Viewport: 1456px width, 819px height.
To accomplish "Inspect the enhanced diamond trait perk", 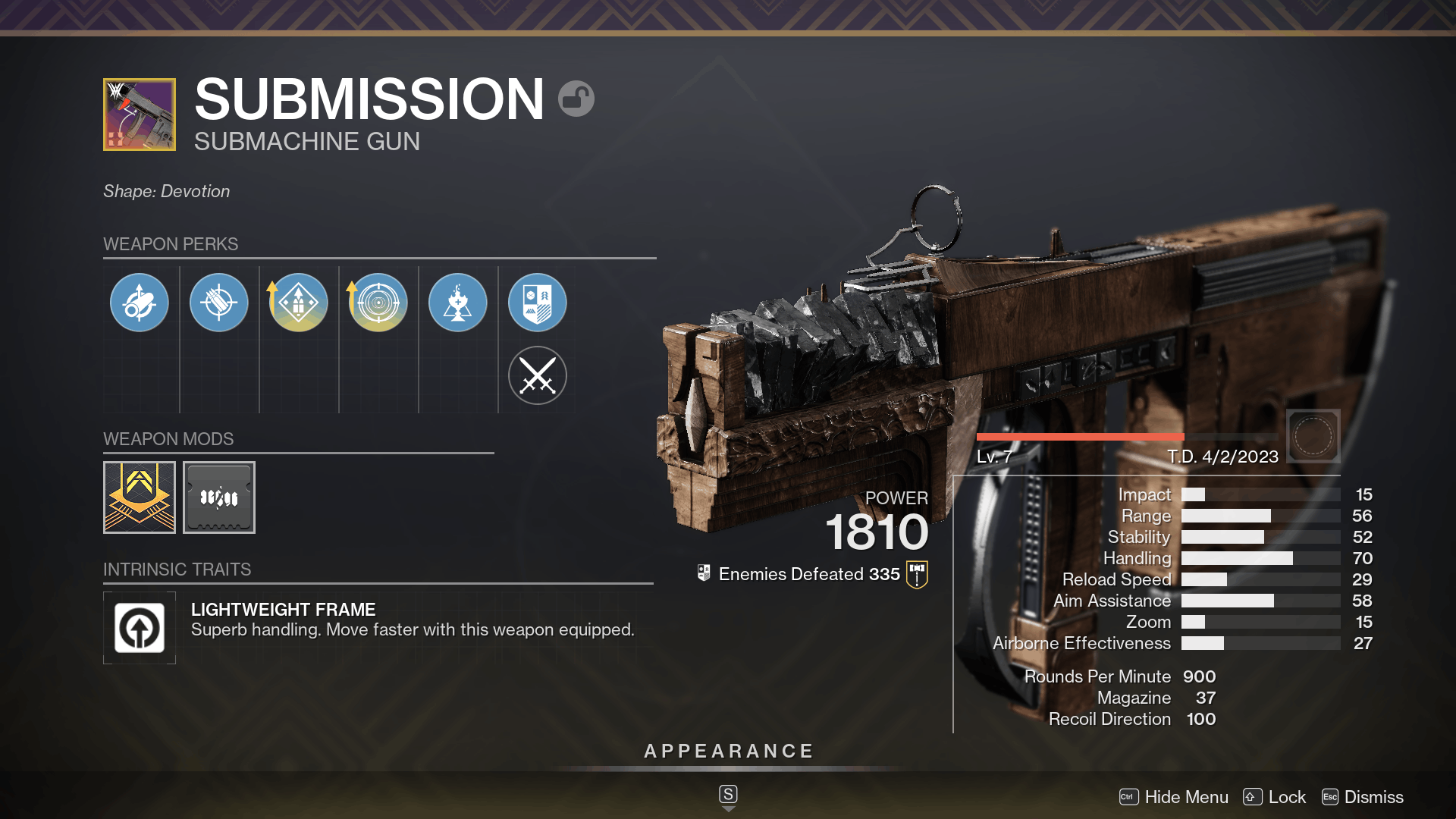I will pyautogui.click(x=299, y=302).
